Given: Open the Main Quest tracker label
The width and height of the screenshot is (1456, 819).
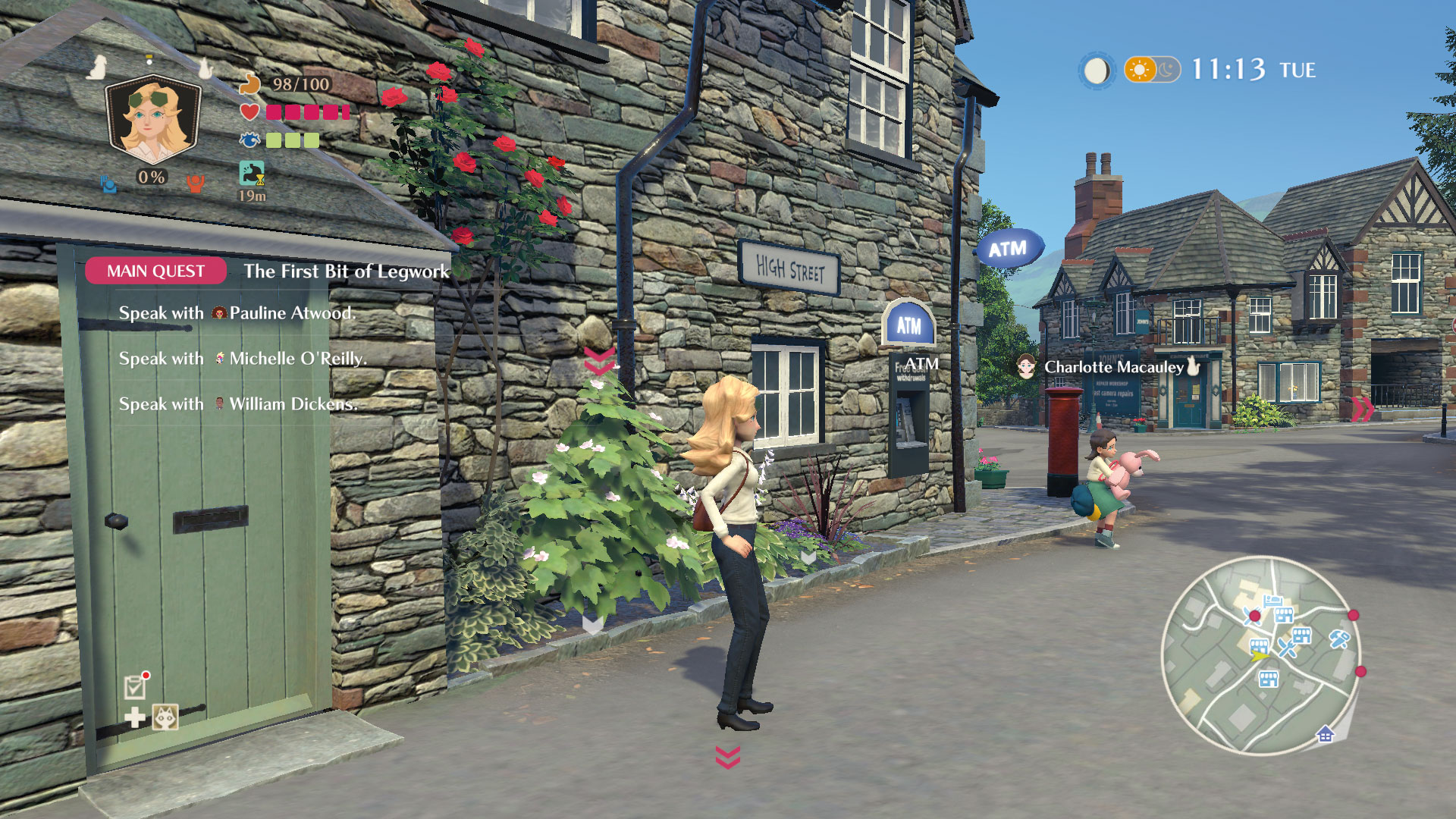Looking at the screenshot, I should click(x=155, y=271).
